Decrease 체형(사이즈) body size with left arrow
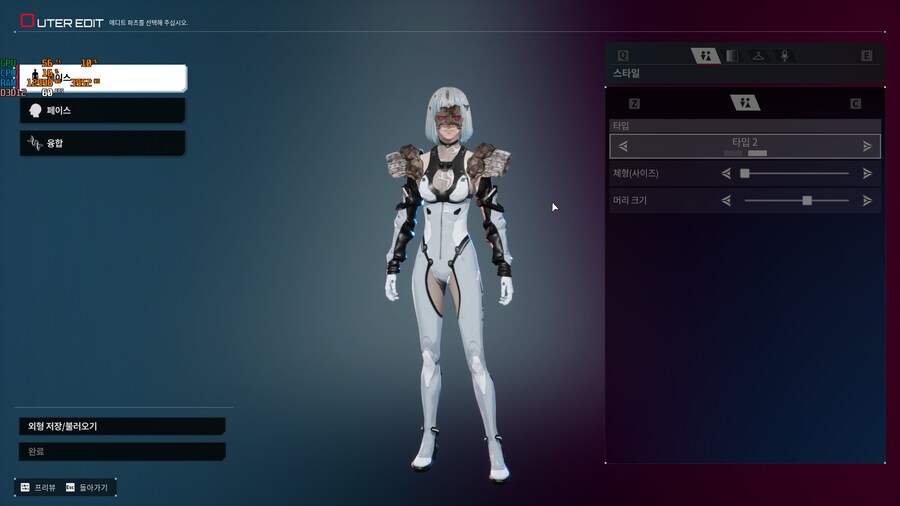Screen dimensions: 900x506 coord(726,173)
